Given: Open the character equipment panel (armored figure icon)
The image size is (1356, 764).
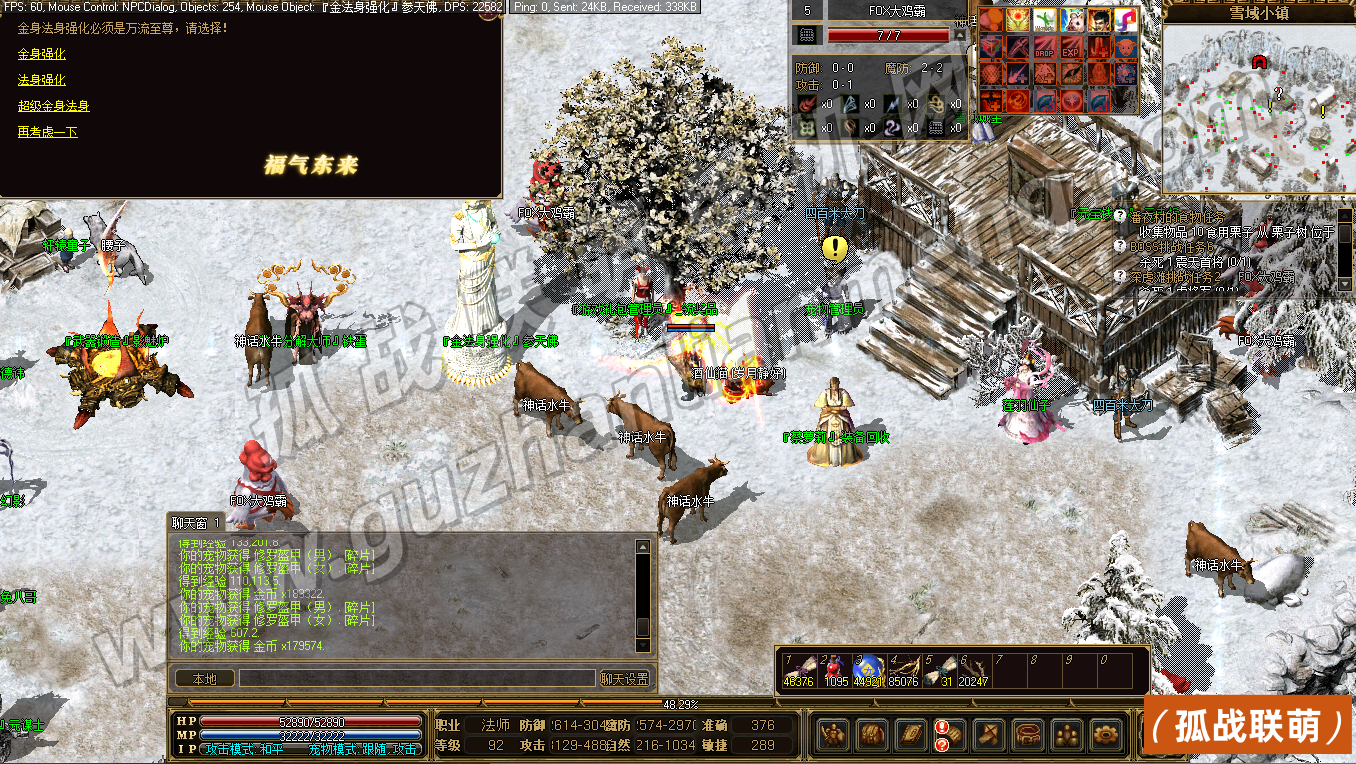Looking at the screenshot, I should tap(833, 735).
